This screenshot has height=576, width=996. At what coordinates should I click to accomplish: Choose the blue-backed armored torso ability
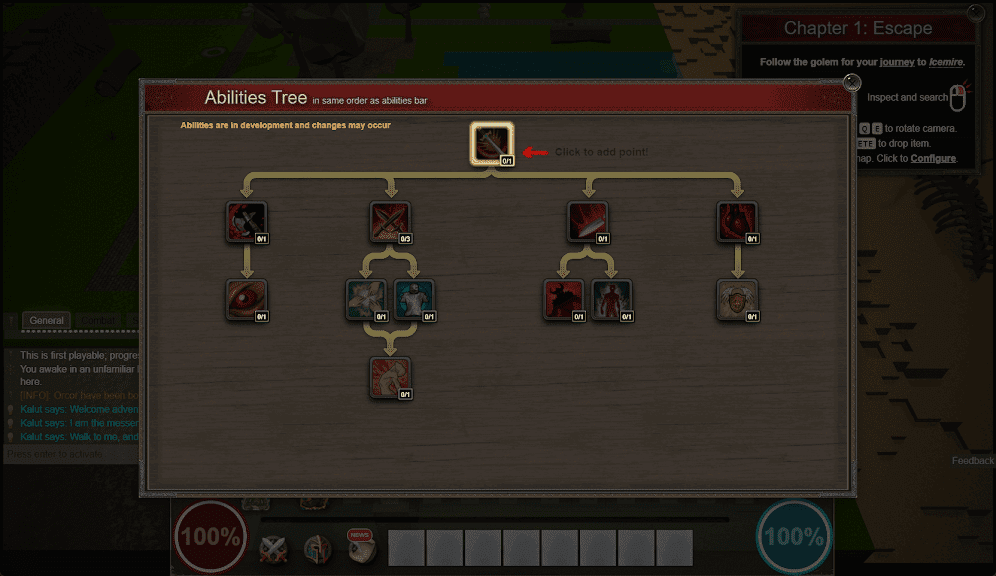tap(414, 299)
